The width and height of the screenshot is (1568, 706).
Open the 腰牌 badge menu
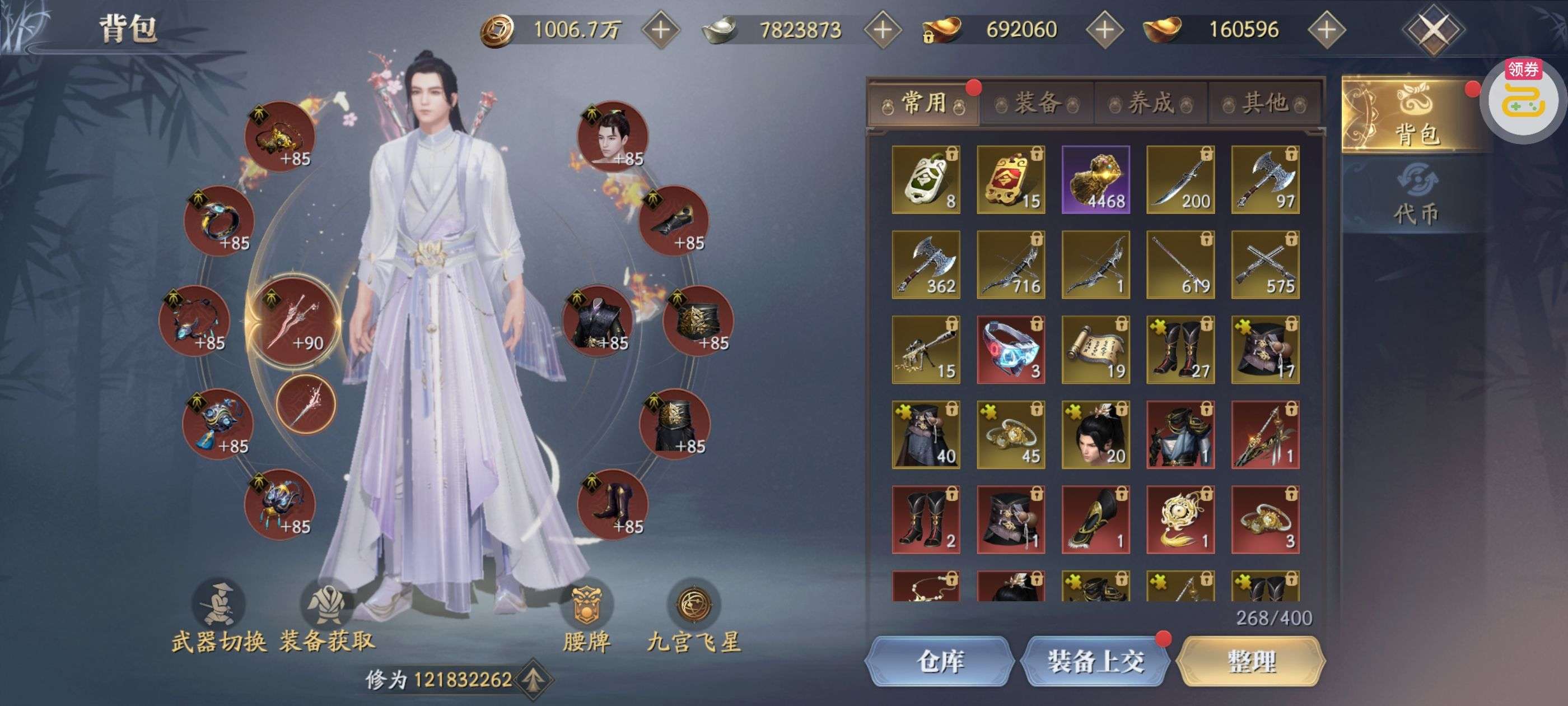tap(586, 616)
